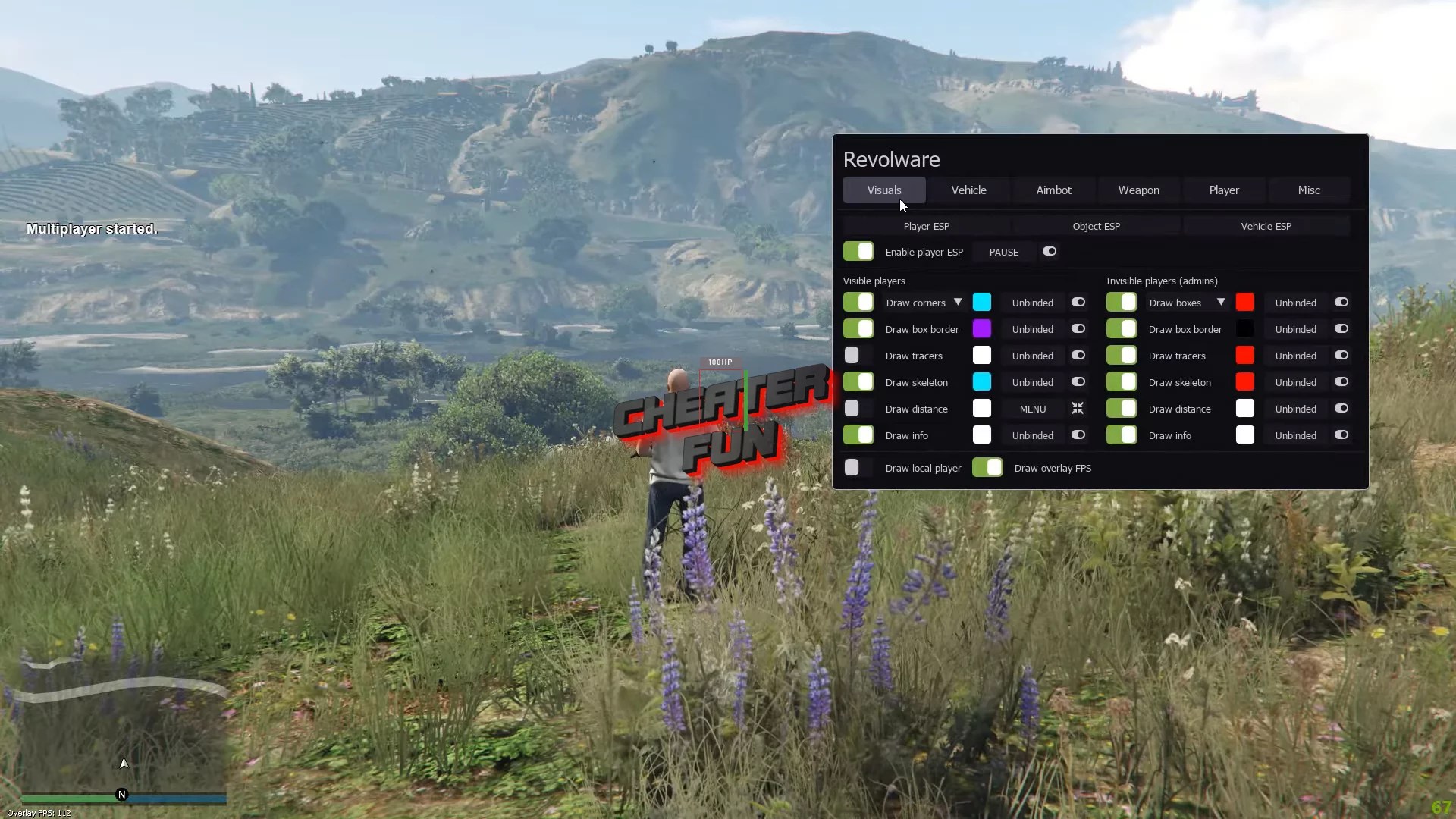
Task: Switch to the Vehicle ESP section
Action: coord(1266,225)
